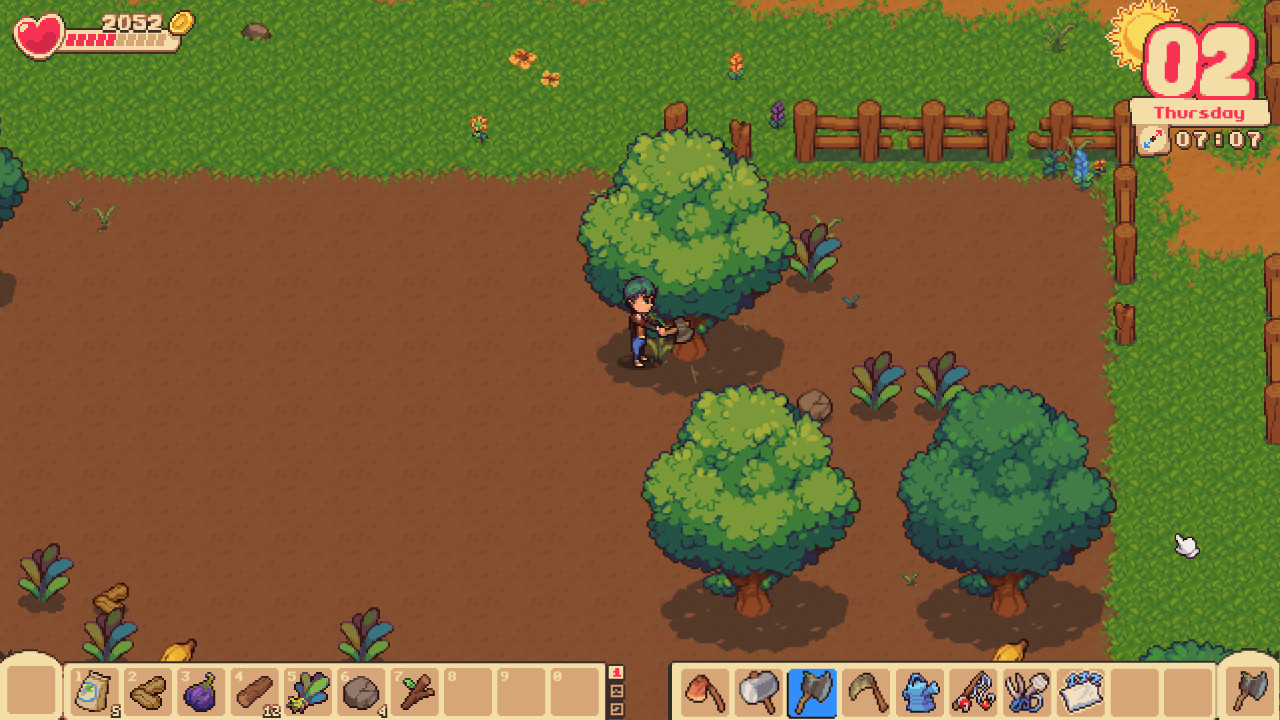1280x720 pixels.
Task: Select the hammer tool
Action: (x=757, y=690)
